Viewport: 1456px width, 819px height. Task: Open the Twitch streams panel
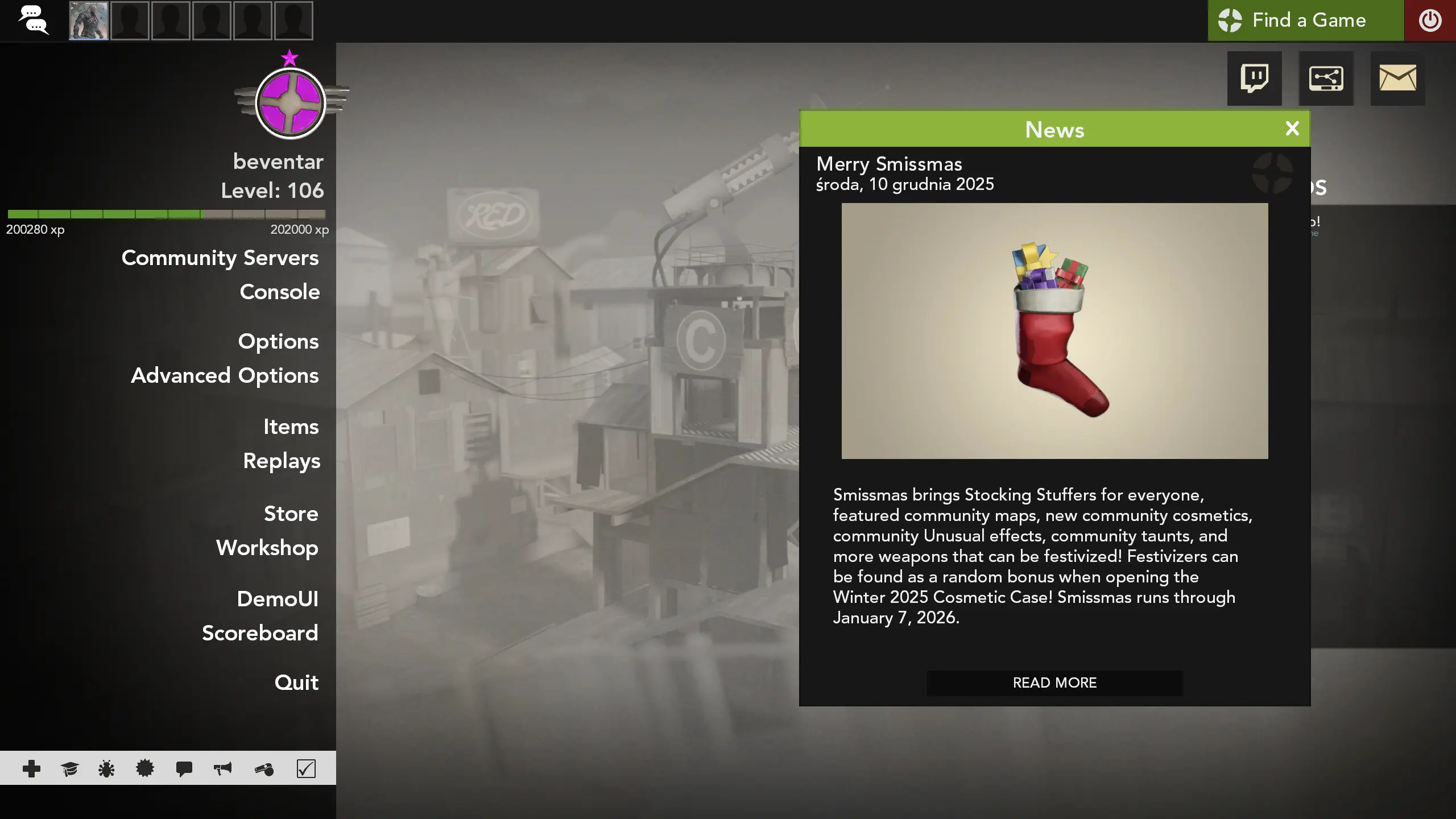click(x=1254, y=78)
